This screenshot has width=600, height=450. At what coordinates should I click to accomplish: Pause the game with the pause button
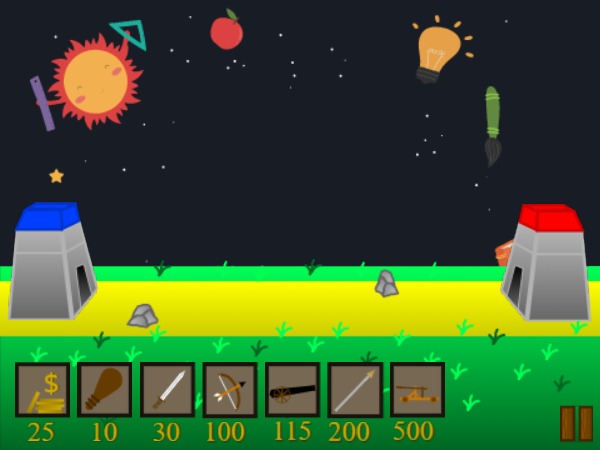(x=576, y=423)
